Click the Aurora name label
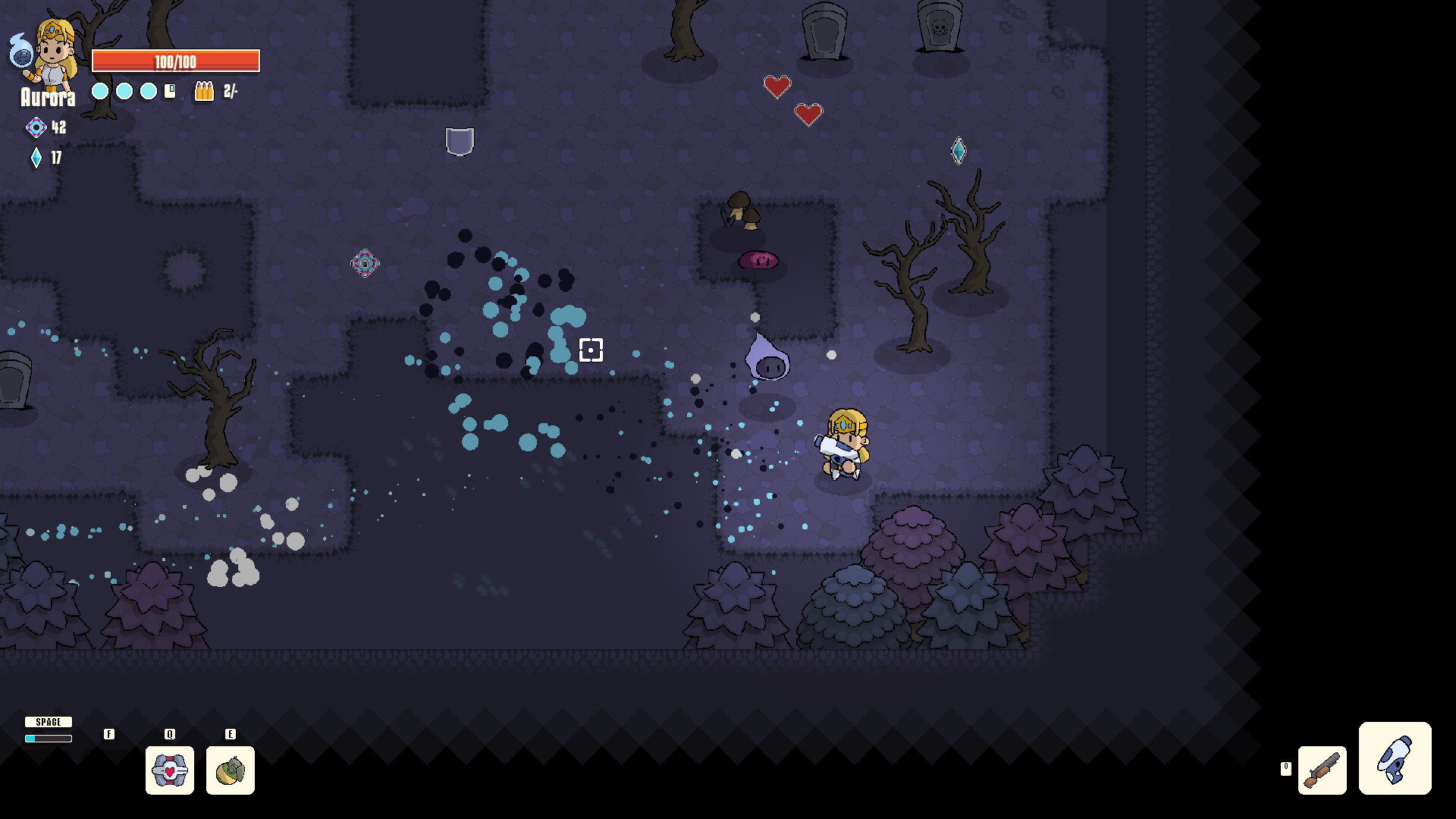The width and height of the screenshot is (1456, 819). [x=49, y=97]
